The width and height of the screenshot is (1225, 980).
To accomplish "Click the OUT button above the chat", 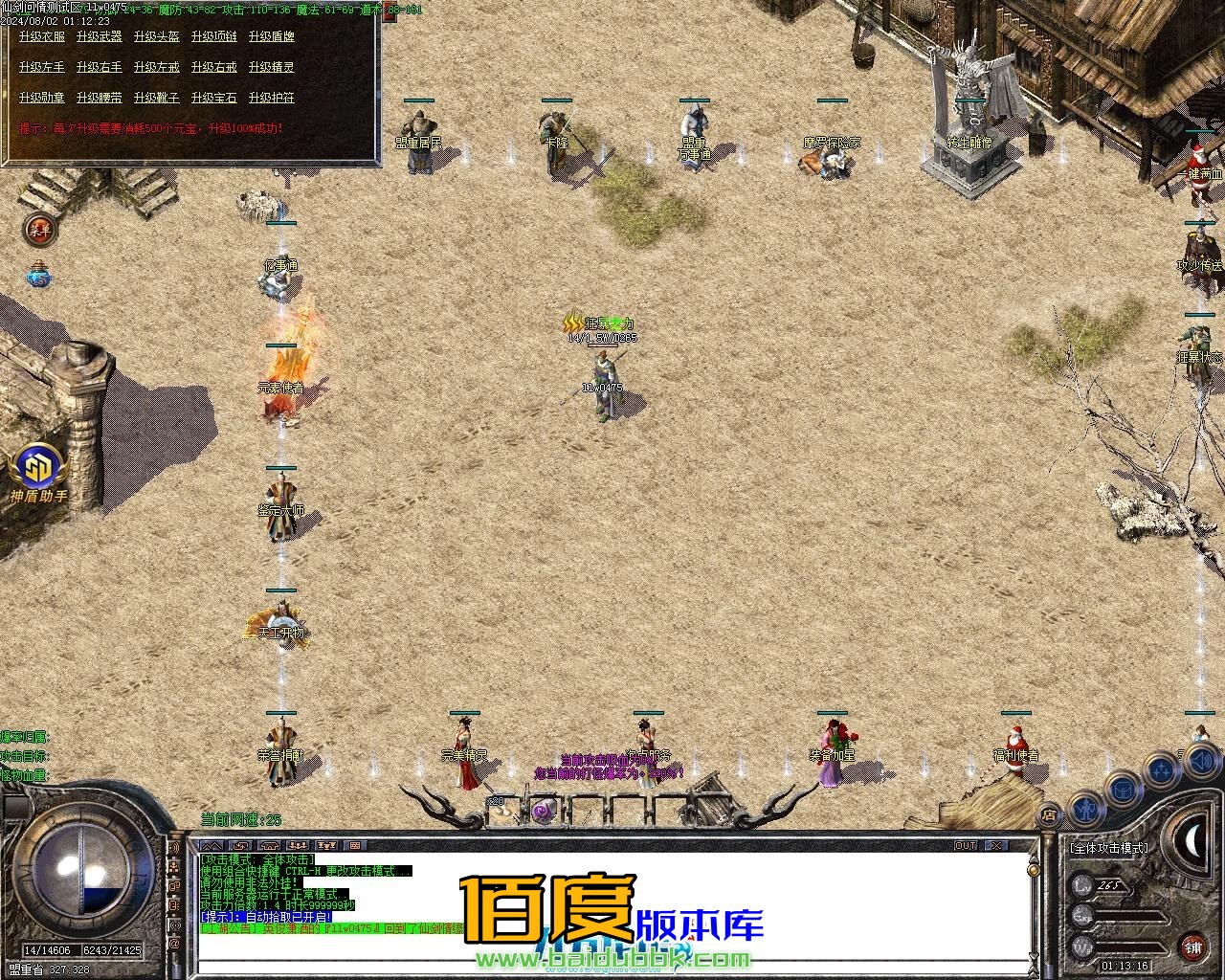I will 966,846.
